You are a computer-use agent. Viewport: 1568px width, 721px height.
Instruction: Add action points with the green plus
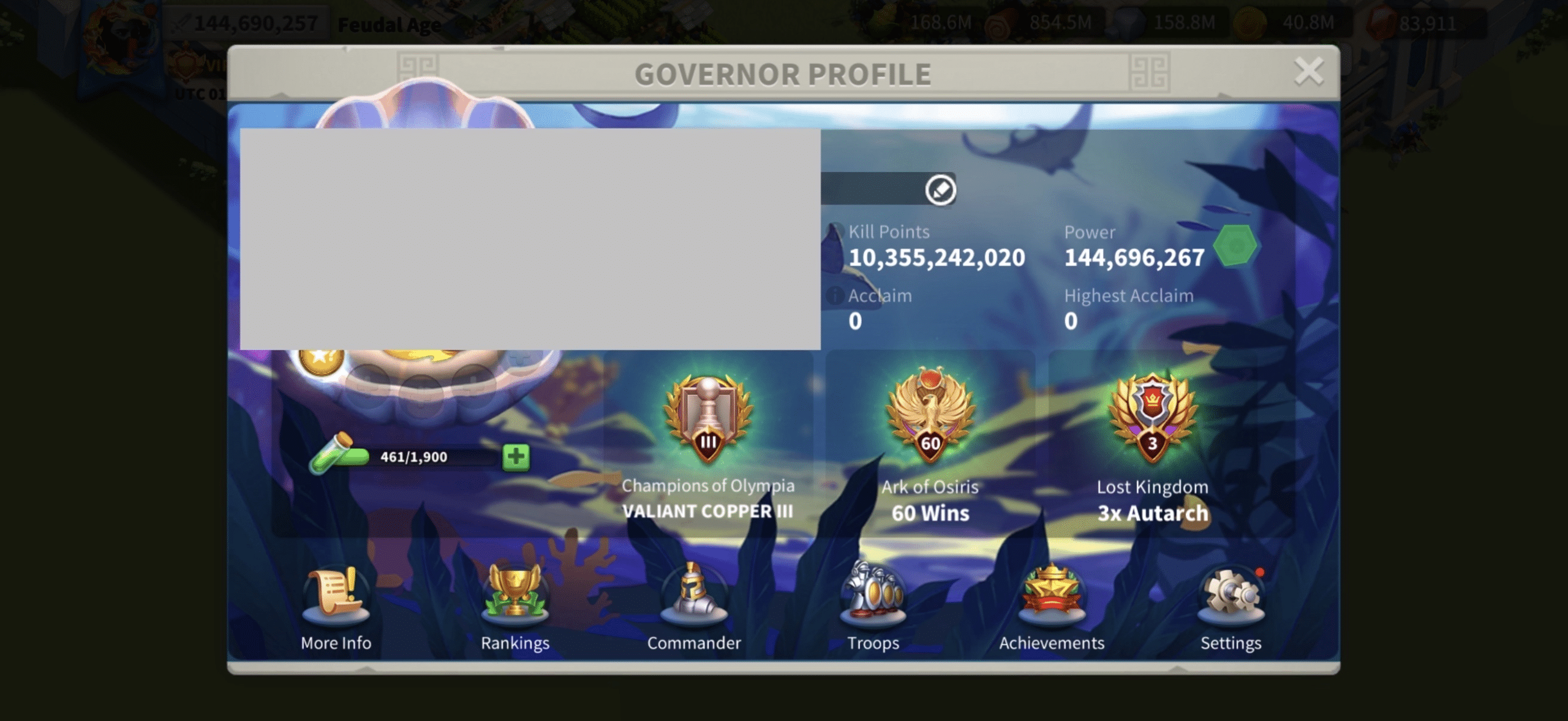click(516, 456)
